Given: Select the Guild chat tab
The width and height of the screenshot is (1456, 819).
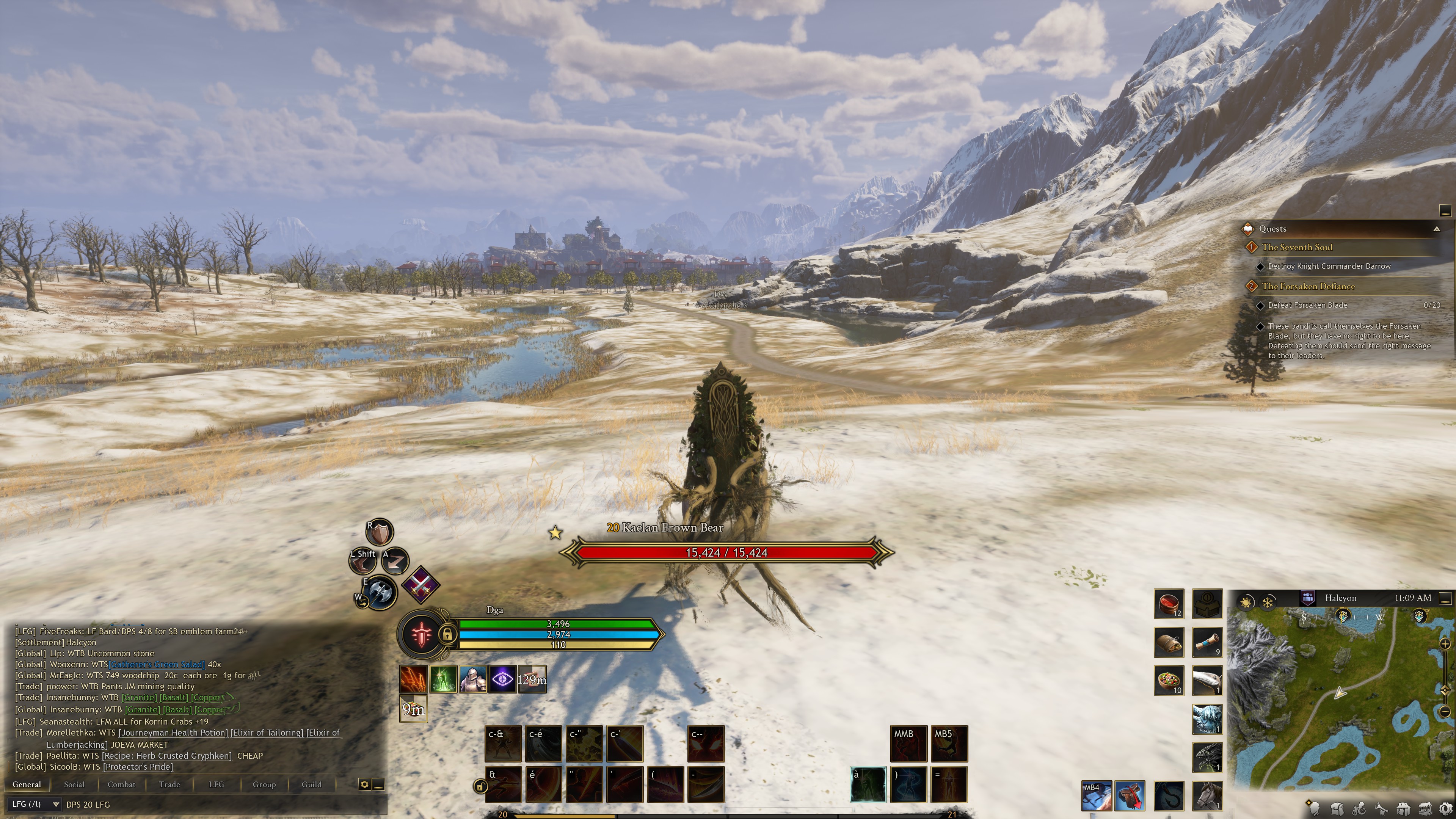Looking at the screenshot, I should click(311, 784).
